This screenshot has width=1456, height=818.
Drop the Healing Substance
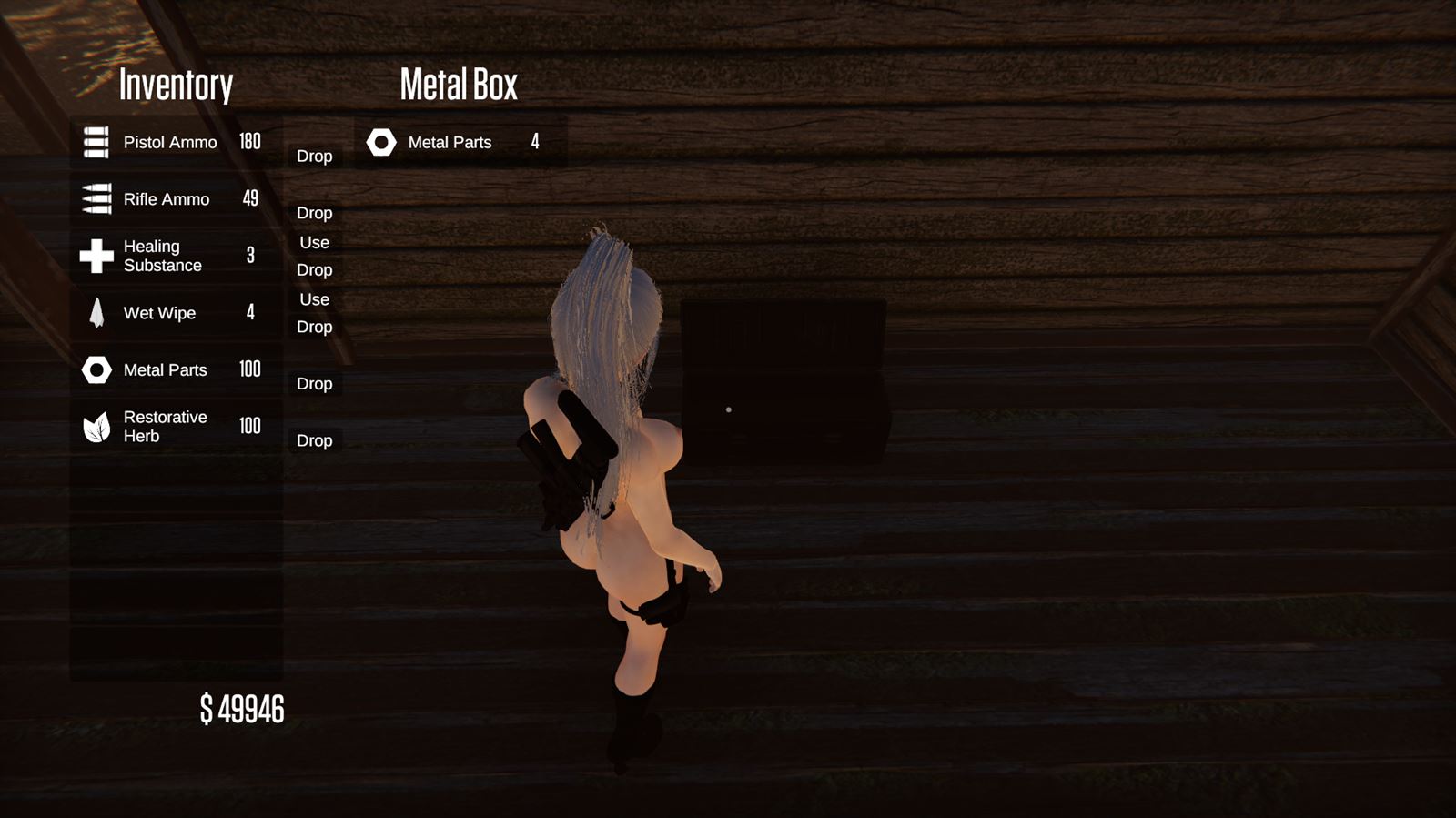click(314, 270)
